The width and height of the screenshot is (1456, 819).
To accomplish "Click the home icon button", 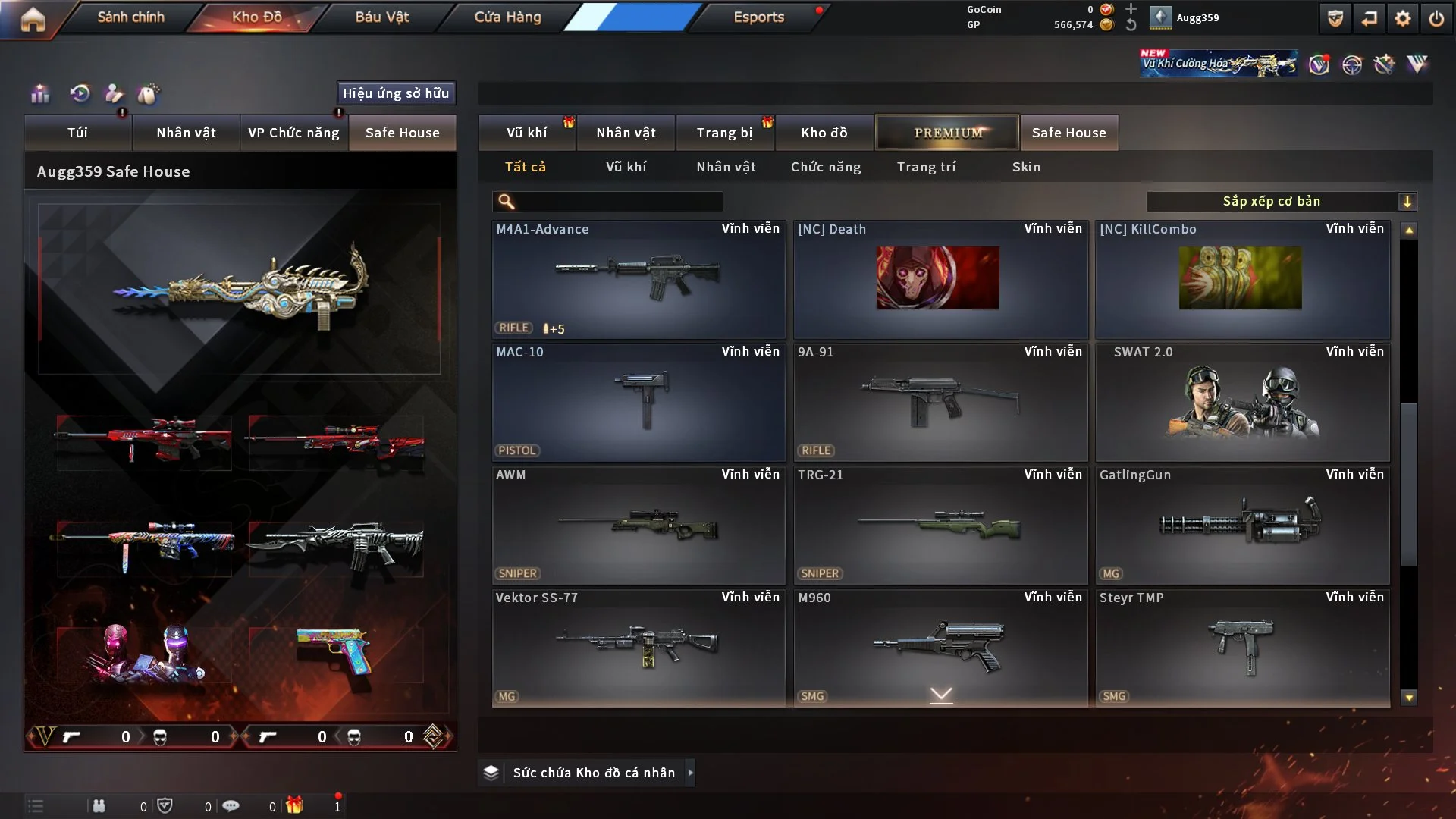I will click(x=33, y=18).
